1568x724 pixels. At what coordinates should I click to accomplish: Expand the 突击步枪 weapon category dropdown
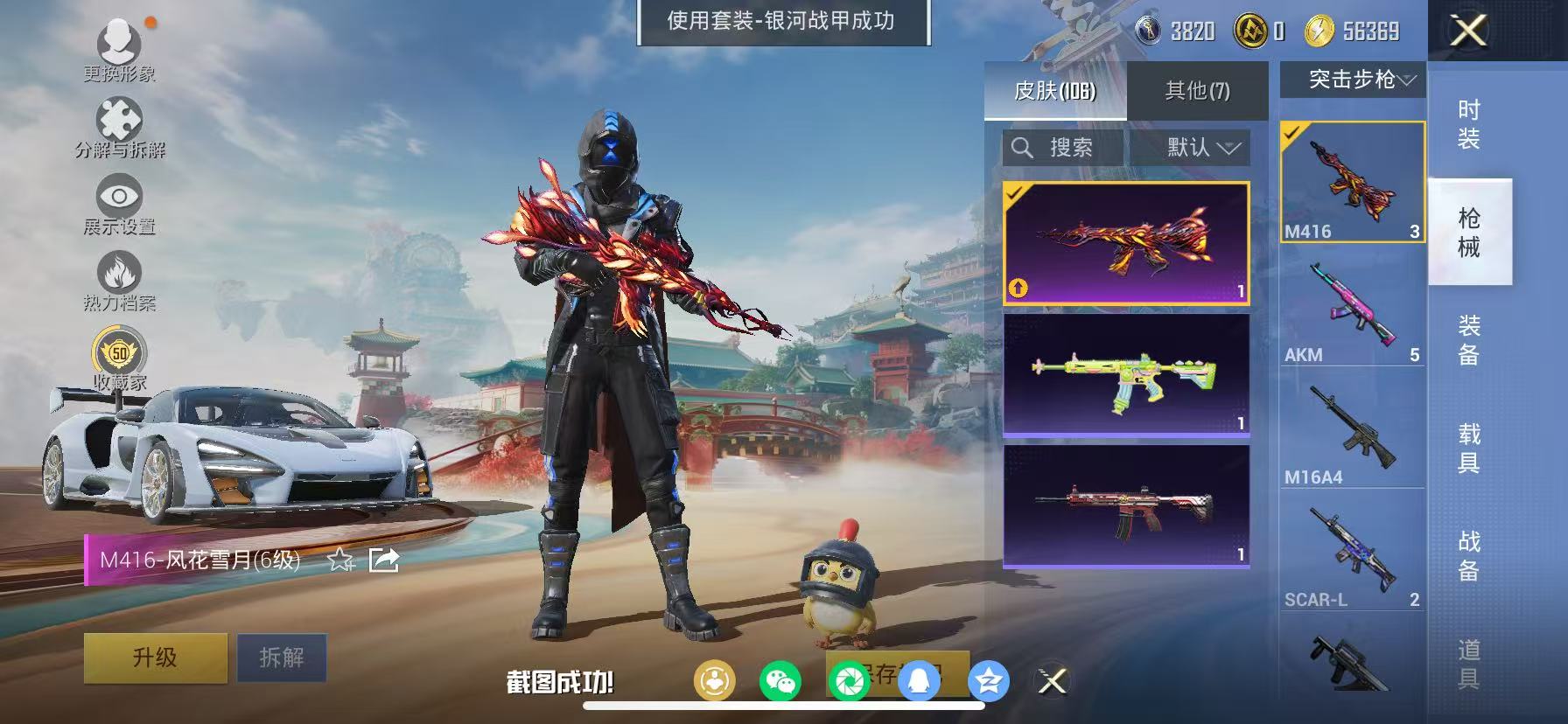[x=1352, y=80]
